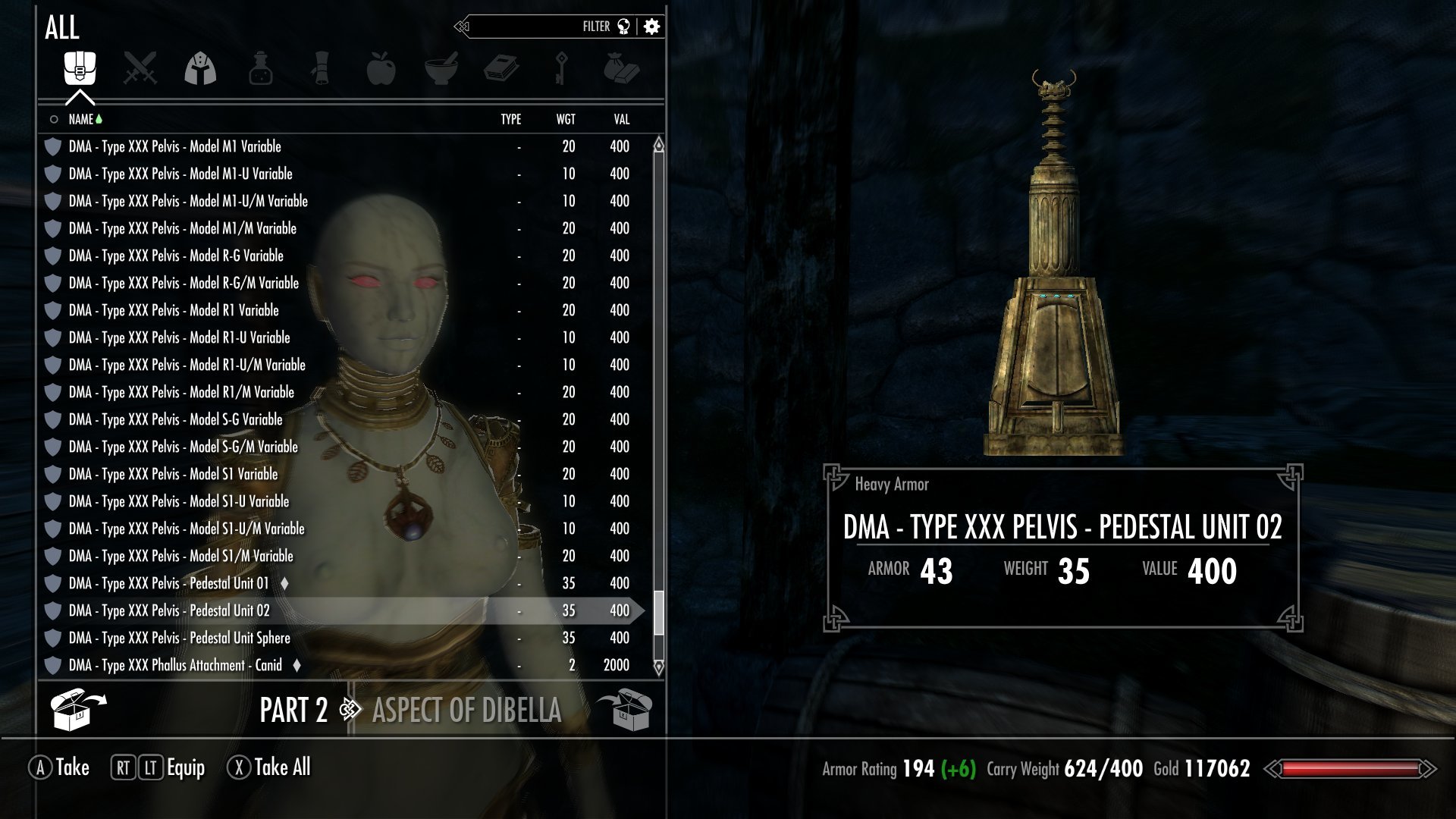The width and height of the screenshot is (1456, 819).
Task: Select Phallus Attachment Canid item row
Action: pyautogui.click(x=175, y=665)
